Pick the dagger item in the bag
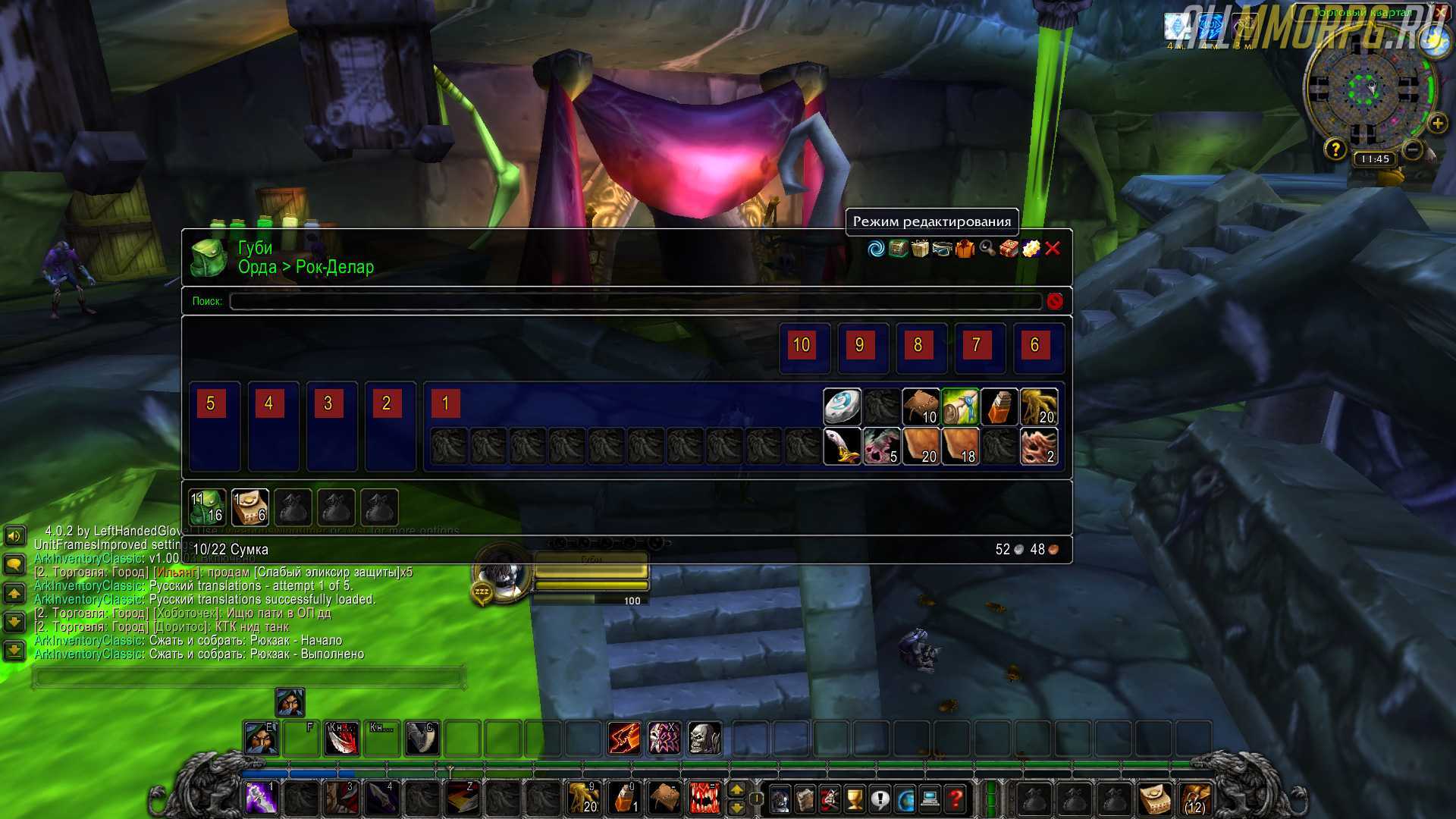Screen dimensions: 1456x819 pos(842,447)
